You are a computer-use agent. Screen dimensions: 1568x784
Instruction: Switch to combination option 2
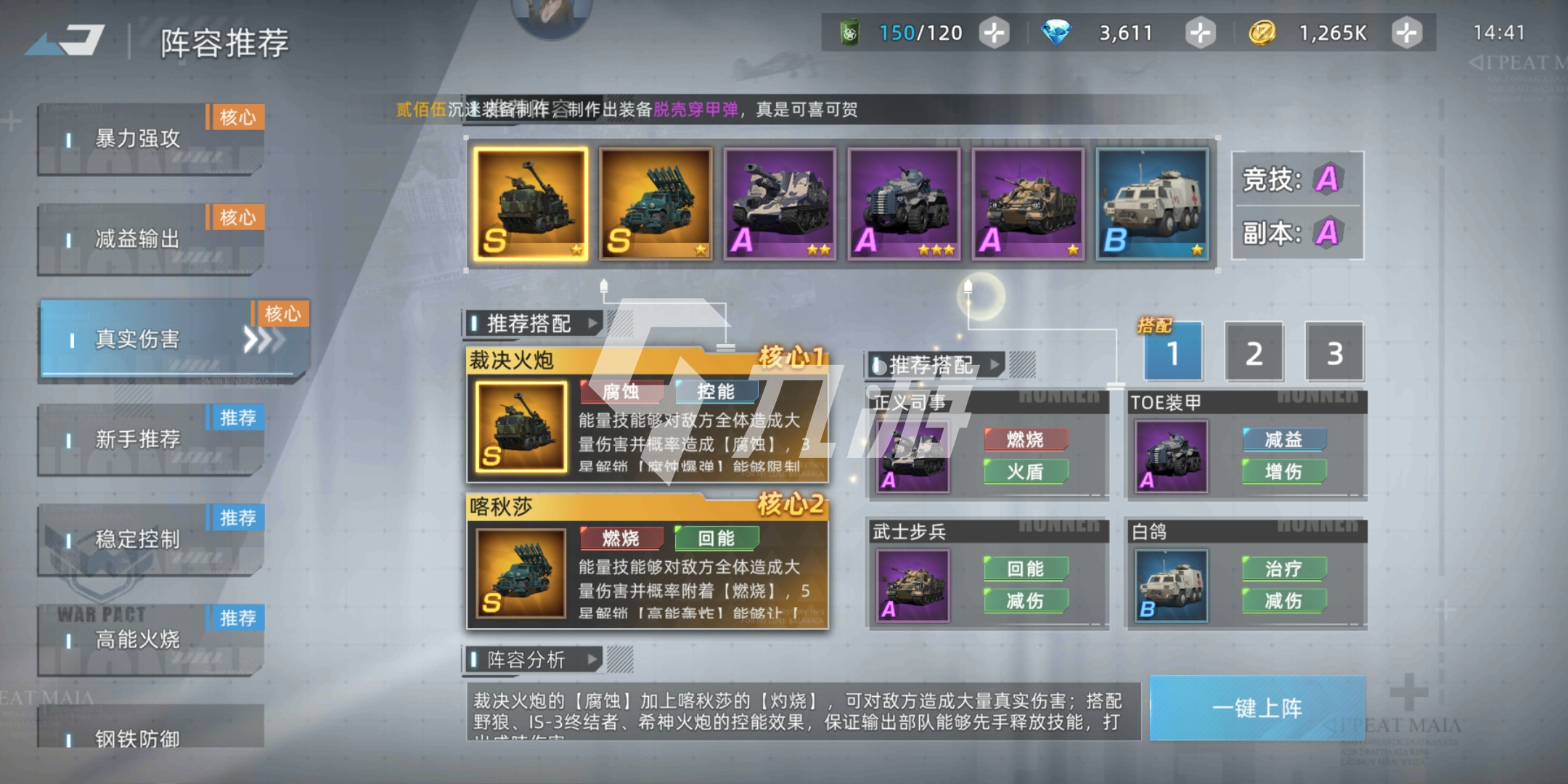click(1254, 354)
